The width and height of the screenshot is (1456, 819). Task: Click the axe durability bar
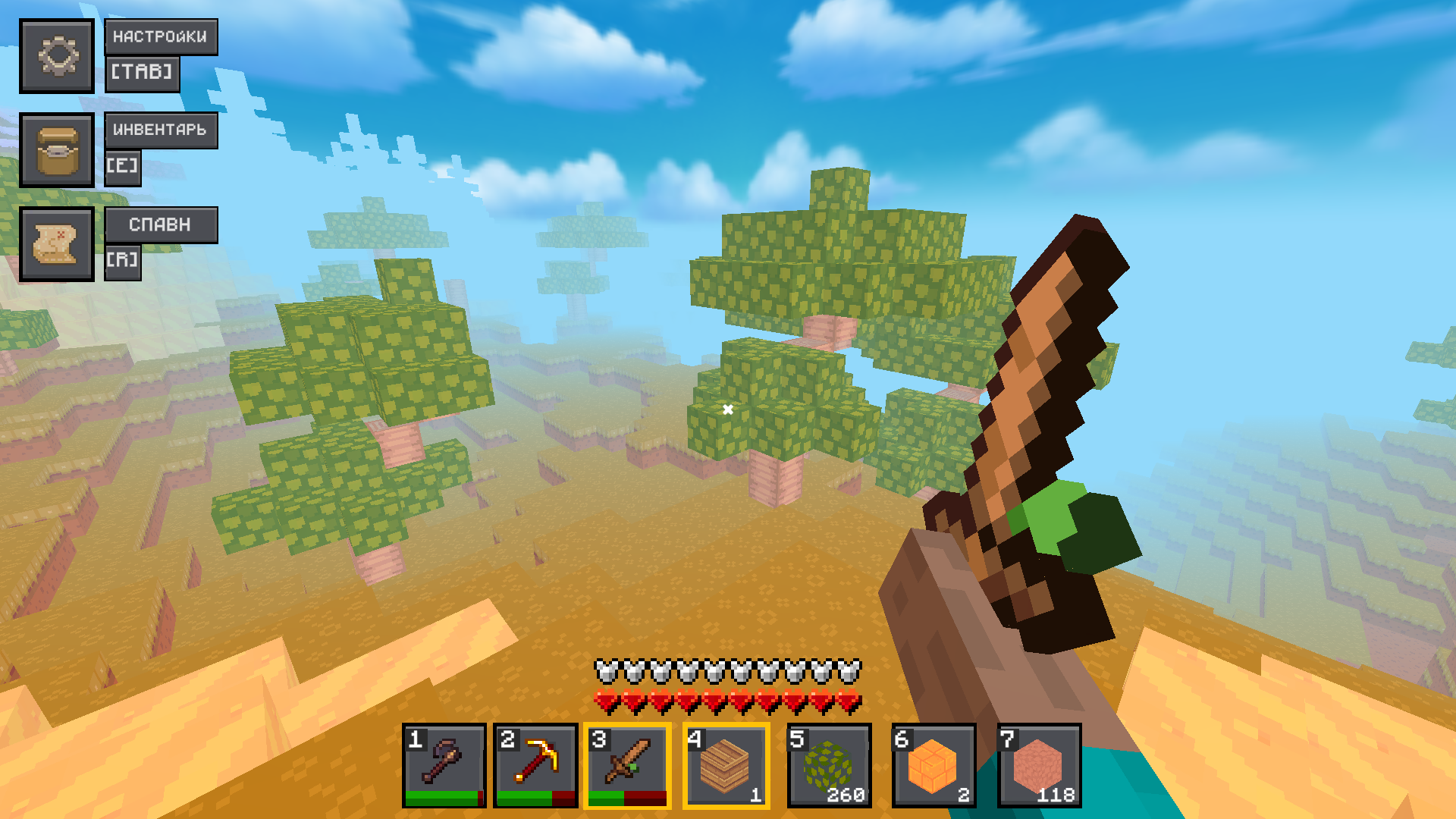pyautogui.click(x=442, y=796)
